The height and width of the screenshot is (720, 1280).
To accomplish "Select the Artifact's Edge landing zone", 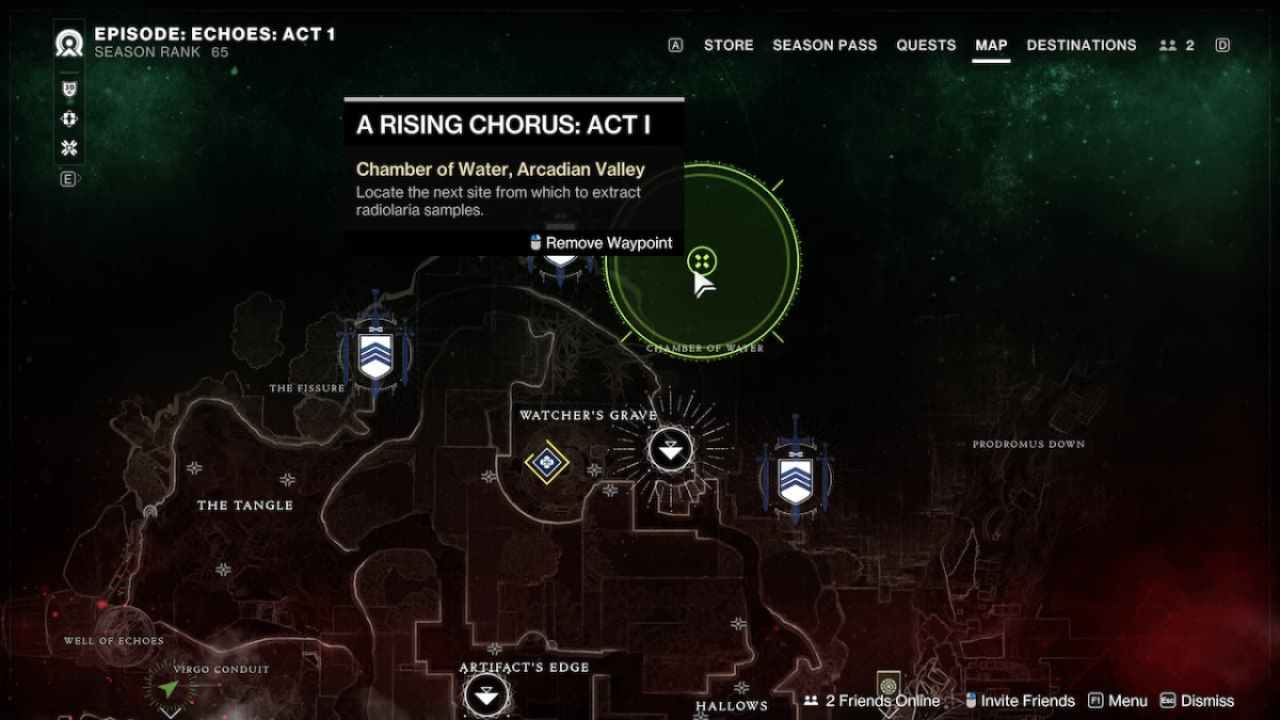I will 487,695.
